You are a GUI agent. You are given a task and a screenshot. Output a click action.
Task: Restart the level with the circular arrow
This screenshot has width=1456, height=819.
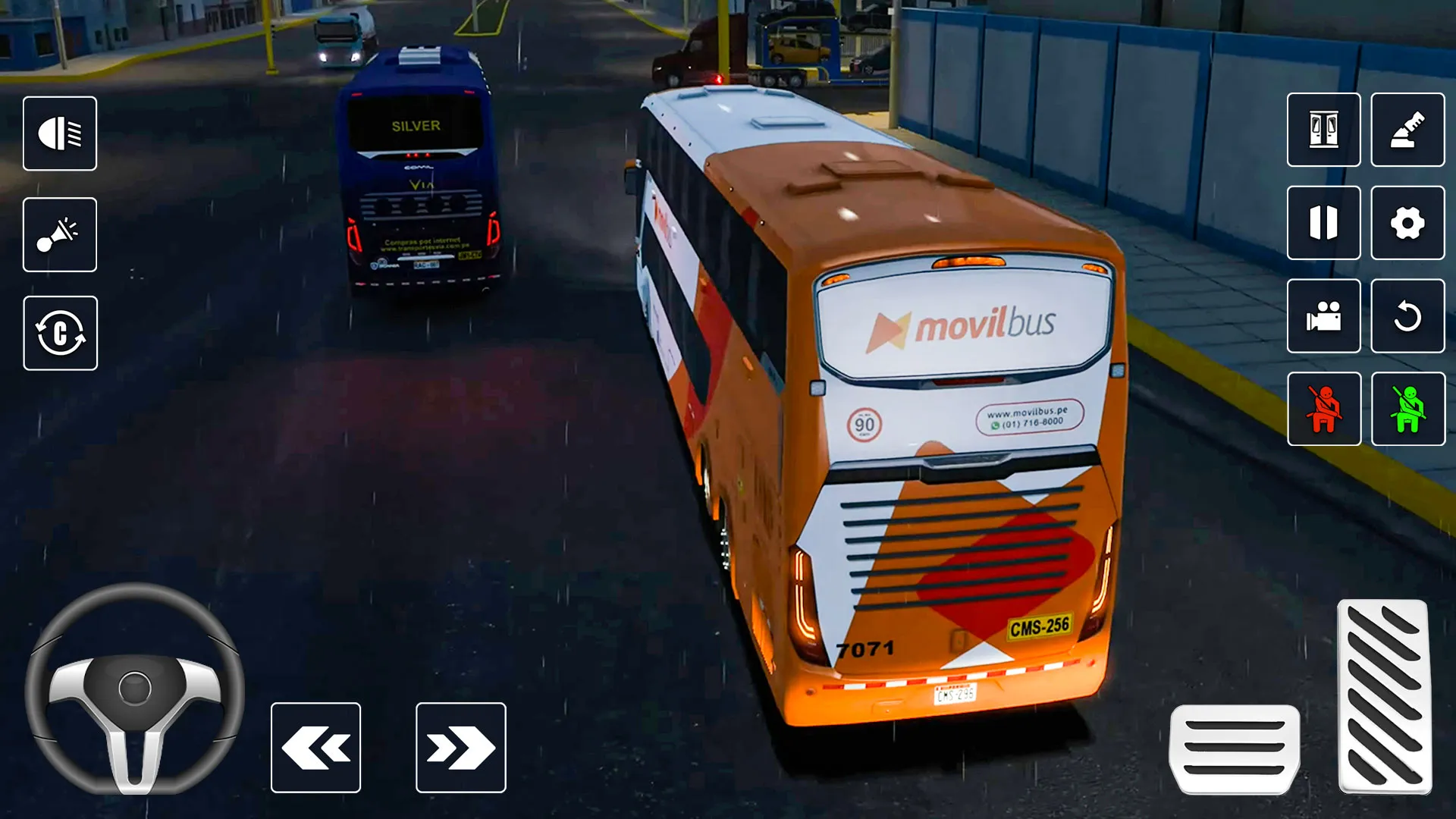1408,318
